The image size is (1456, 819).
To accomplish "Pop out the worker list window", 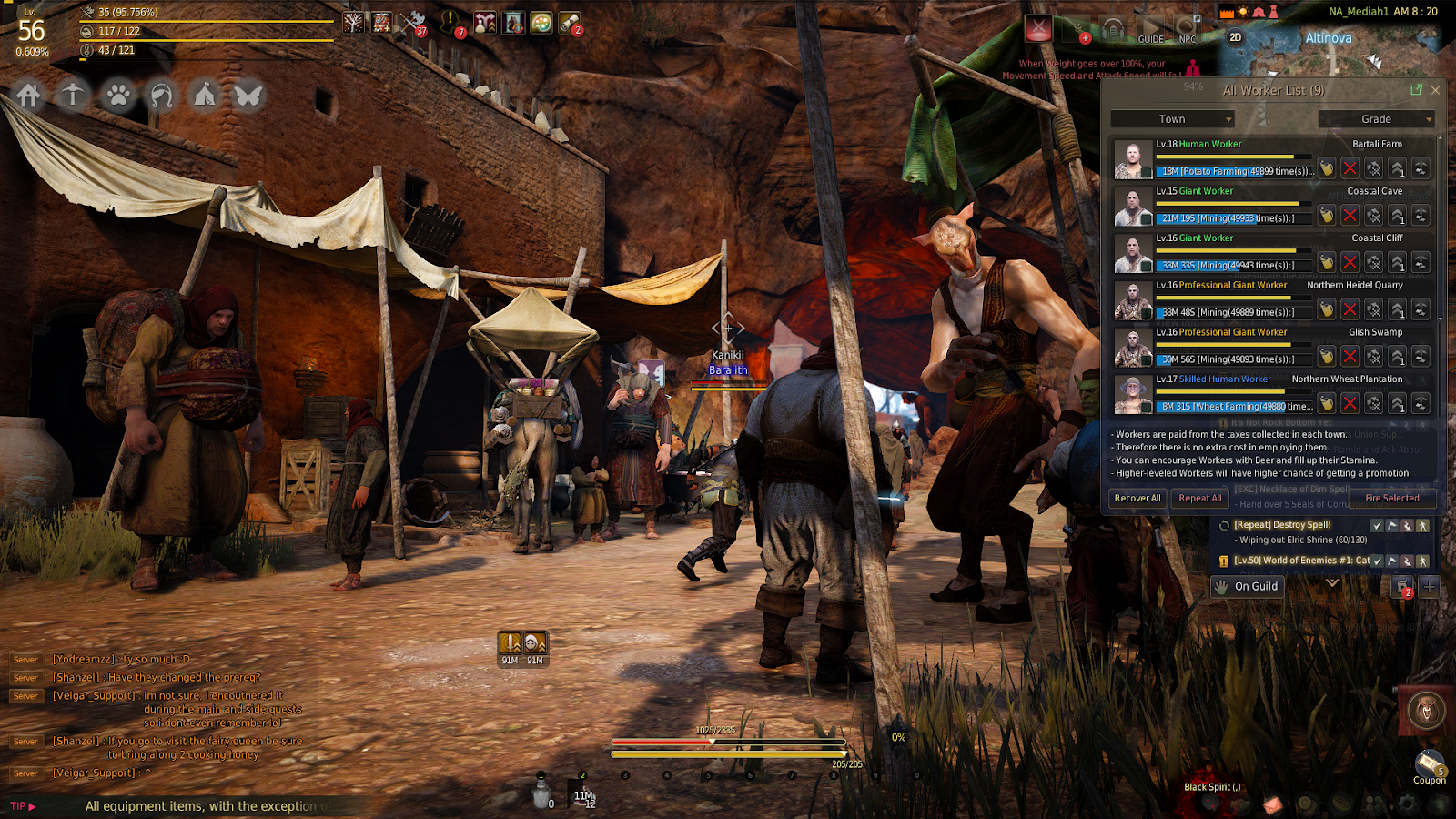I will pyautogui.click(x=1416, y=90).
